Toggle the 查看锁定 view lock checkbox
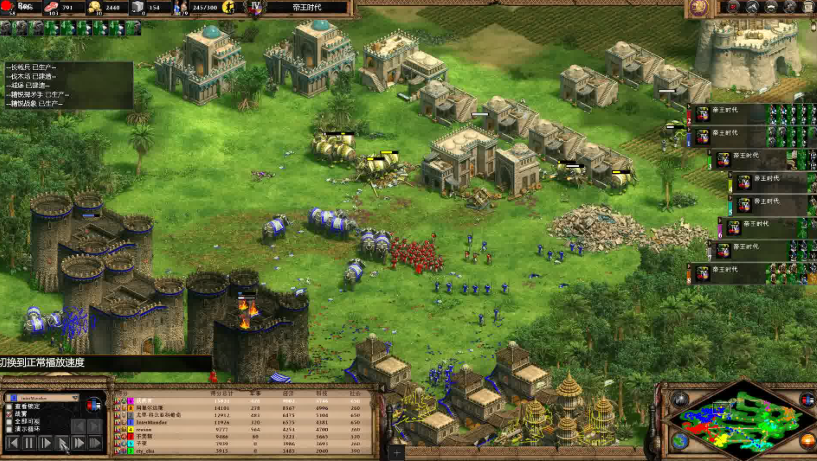817x461 pixels. (x=7, y=407)
